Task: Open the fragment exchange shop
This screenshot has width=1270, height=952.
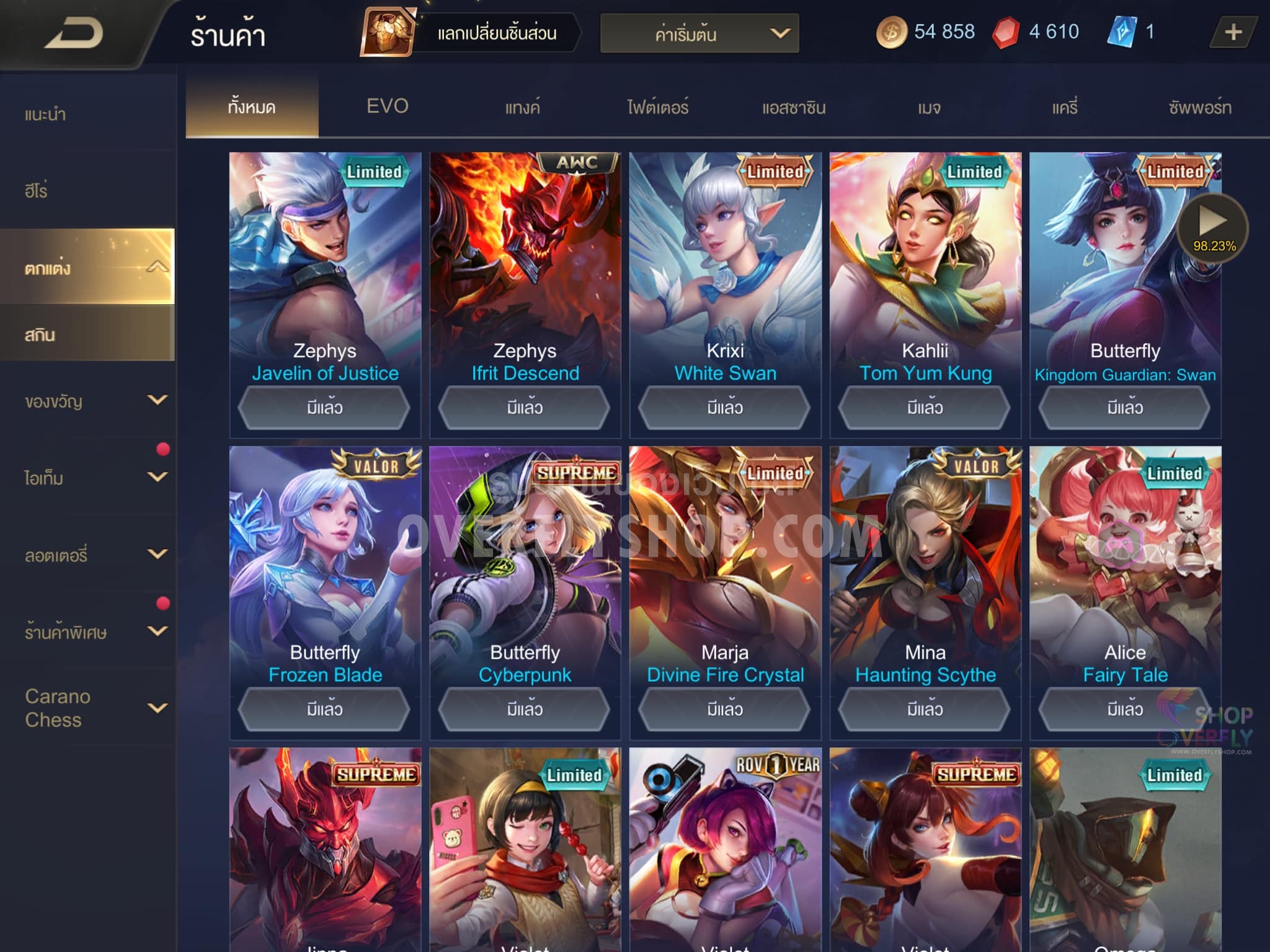Action: [471, 32]
